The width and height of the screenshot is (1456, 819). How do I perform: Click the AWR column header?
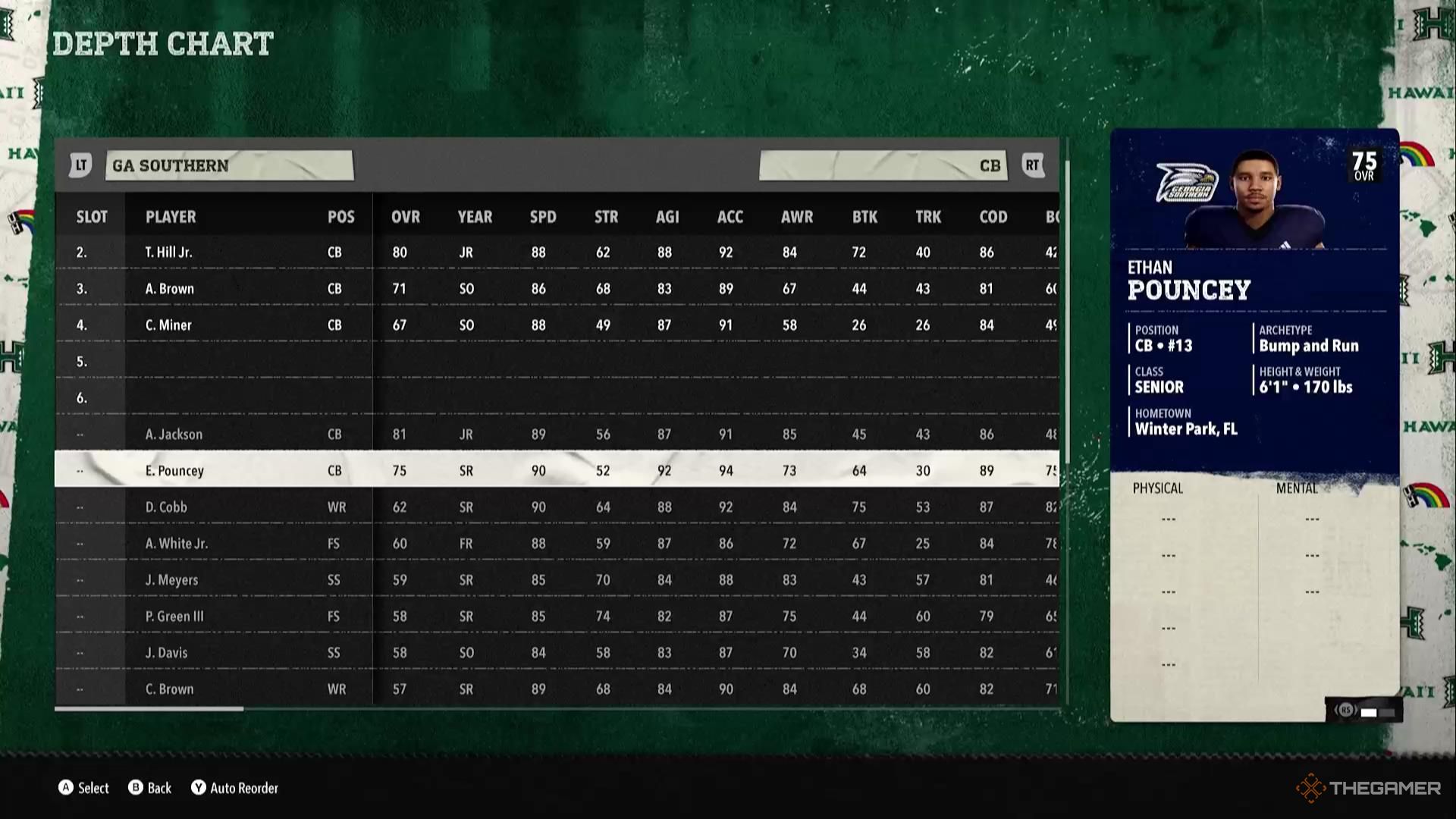pyautogui.click(x=796, y=217)
